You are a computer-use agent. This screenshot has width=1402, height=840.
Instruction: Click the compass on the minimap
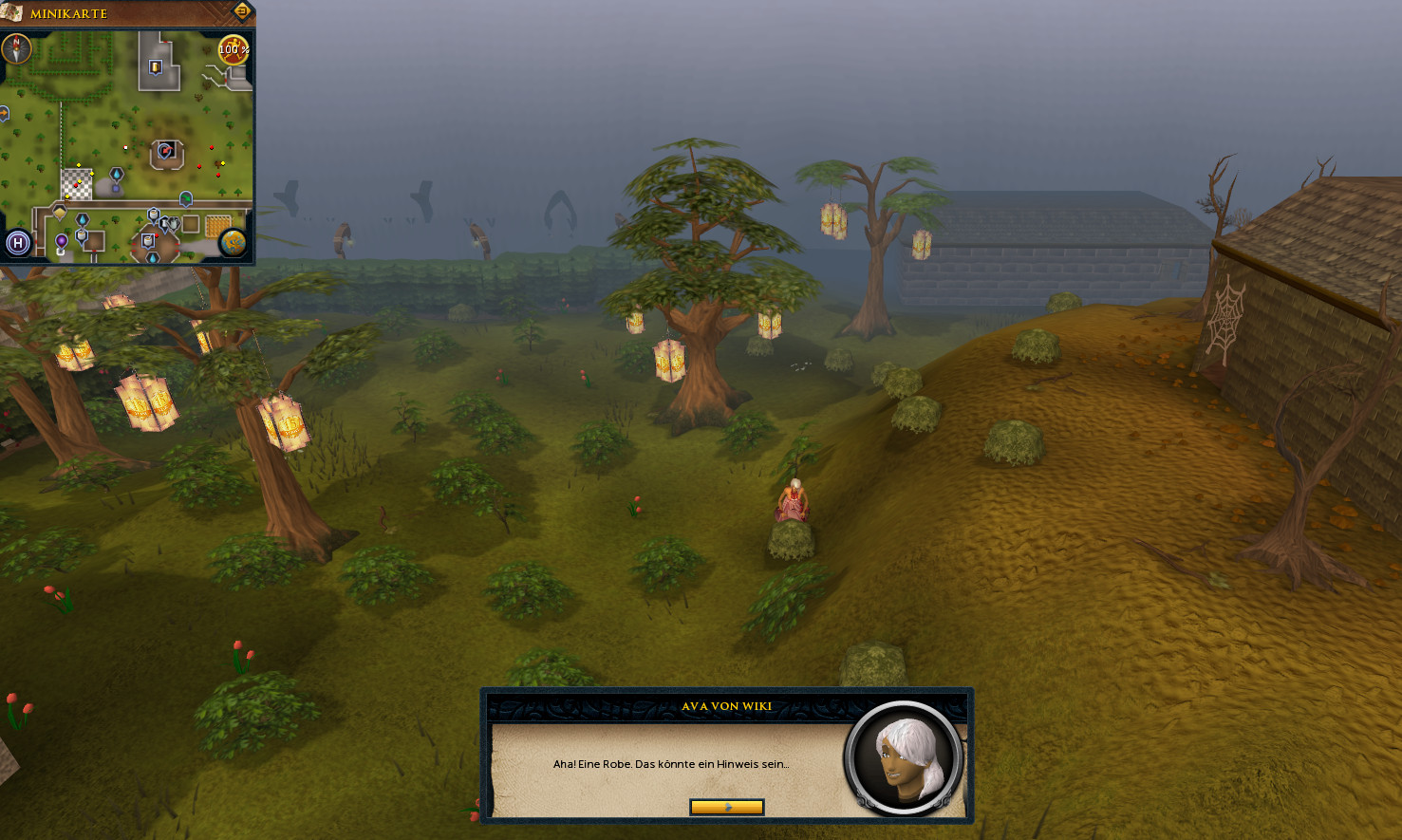pyautogui.click(x=16, y=48)
